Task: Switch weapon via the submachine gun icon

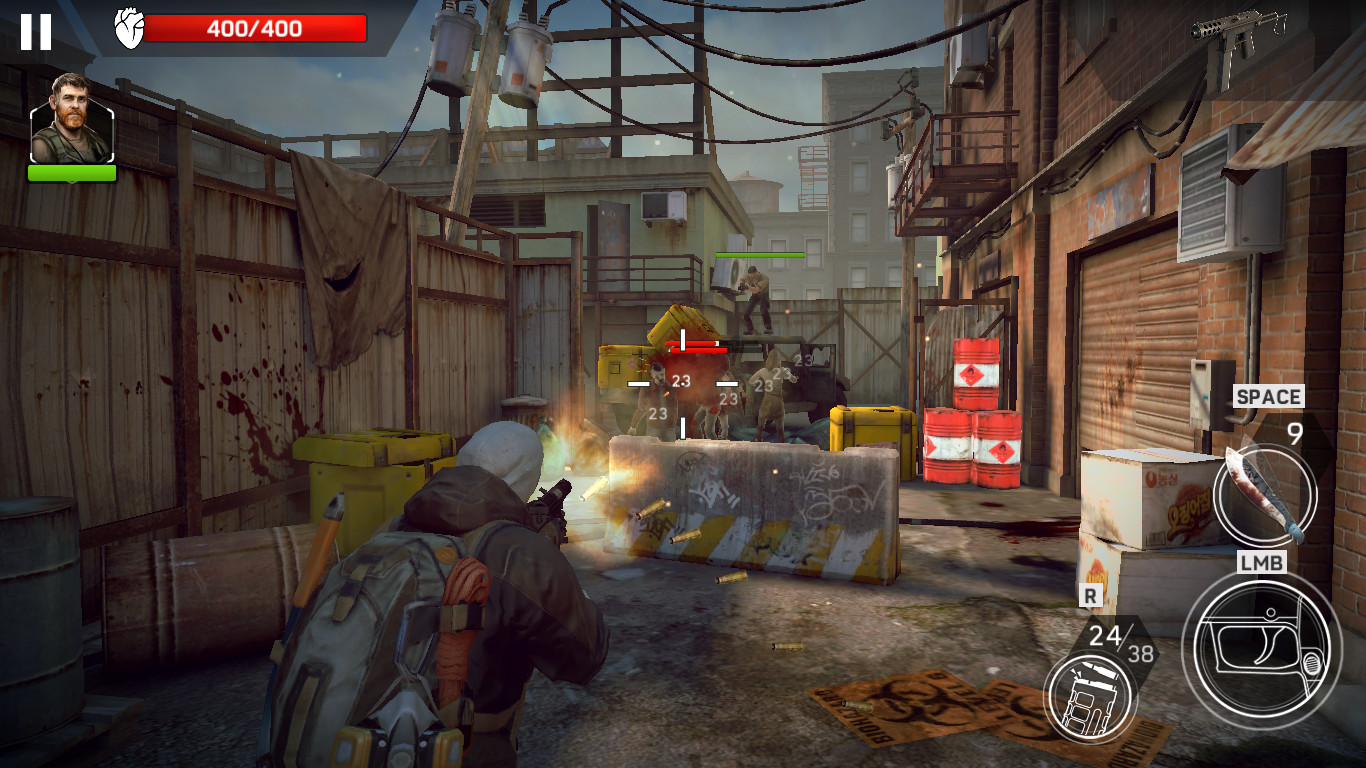Action: 1237,33
